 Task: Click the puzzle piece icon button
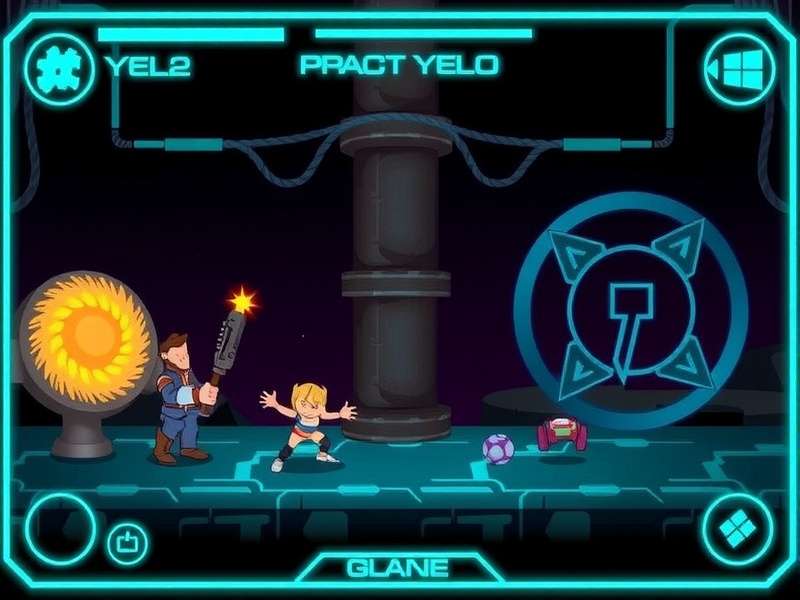tap(60, 68)
